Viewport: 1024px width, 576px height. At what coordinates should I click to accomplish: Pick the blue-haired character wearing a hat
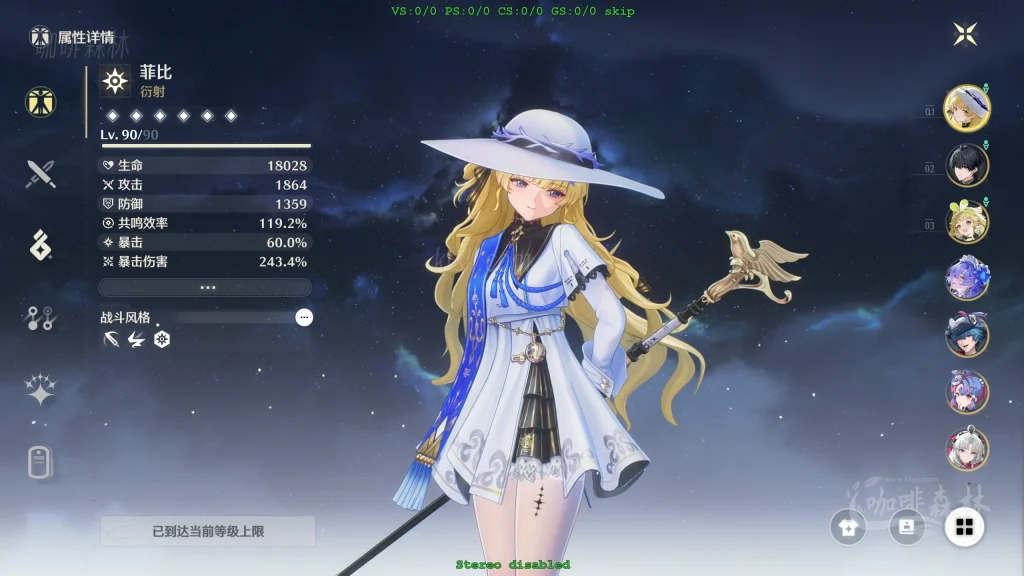click(x=967, y=335)
